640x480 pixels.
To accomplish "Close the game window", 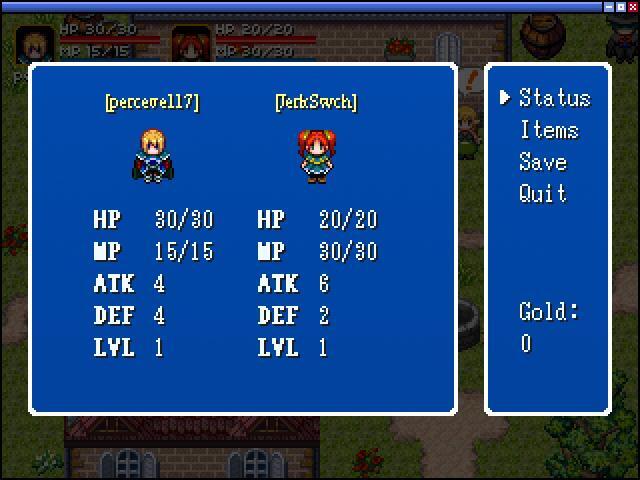I will pos(632,6).
